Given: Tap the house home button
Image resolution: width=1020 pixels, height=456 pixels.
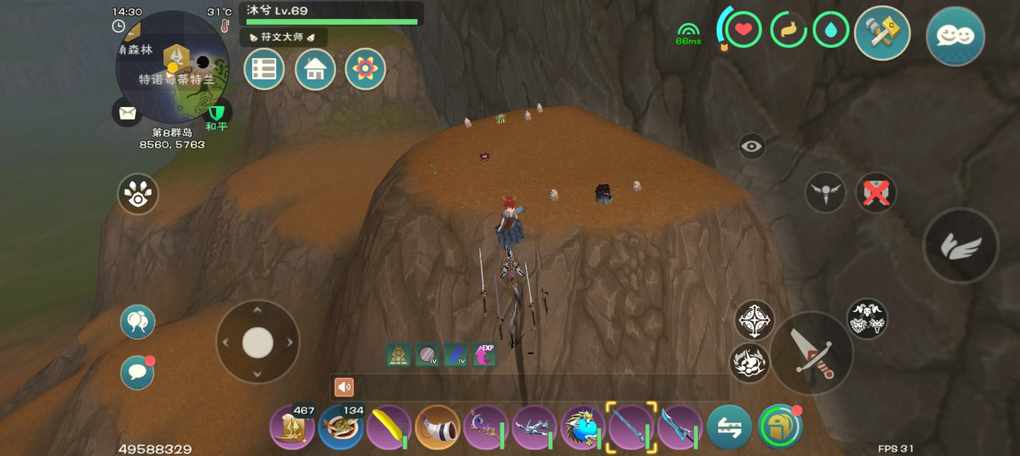Looking at the screenshot, I should pos(315,69).
